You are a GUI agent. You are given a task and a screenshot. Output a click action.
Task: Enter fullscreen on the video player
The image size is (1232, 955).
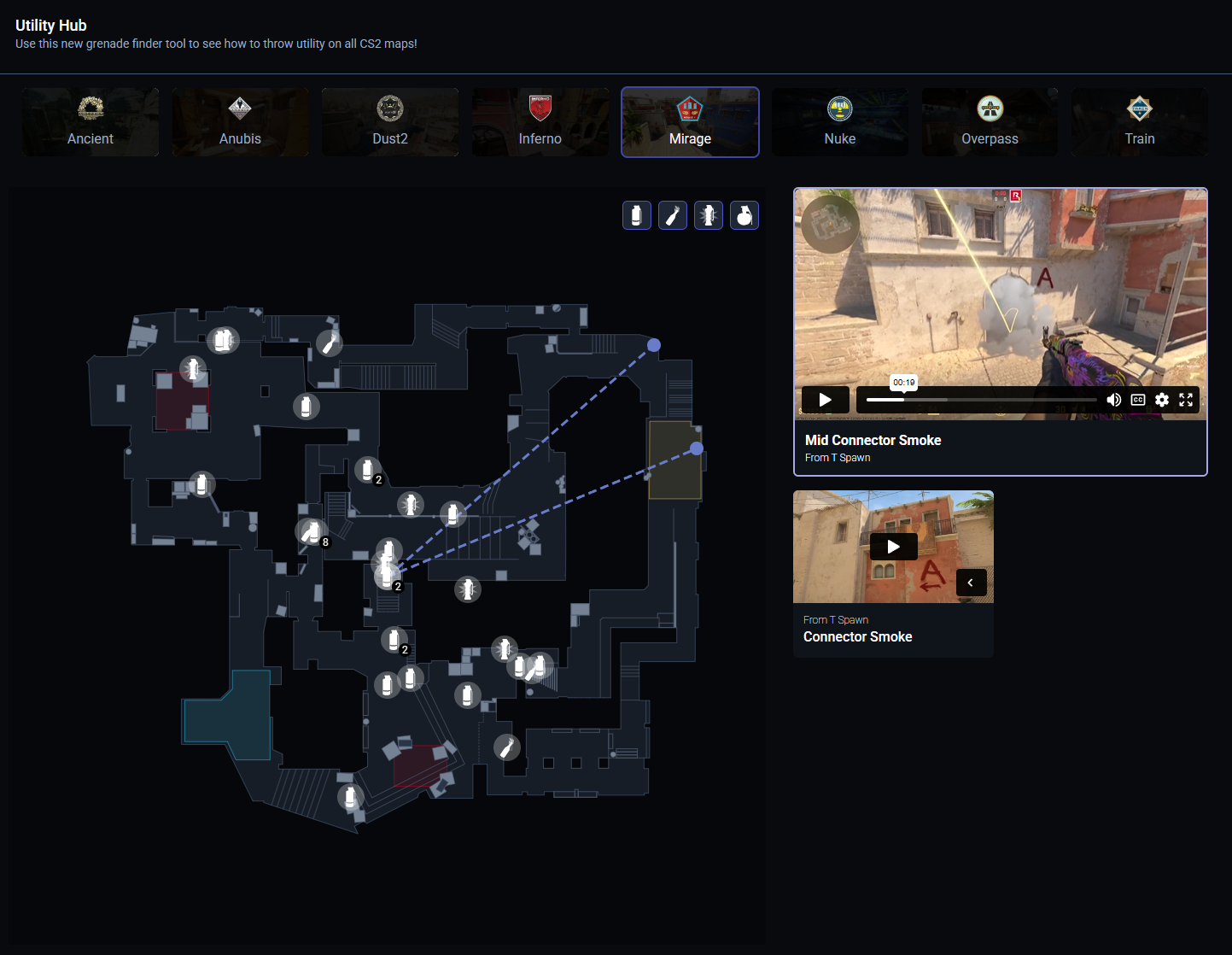pyautogui.click(x=1186, y=400)
